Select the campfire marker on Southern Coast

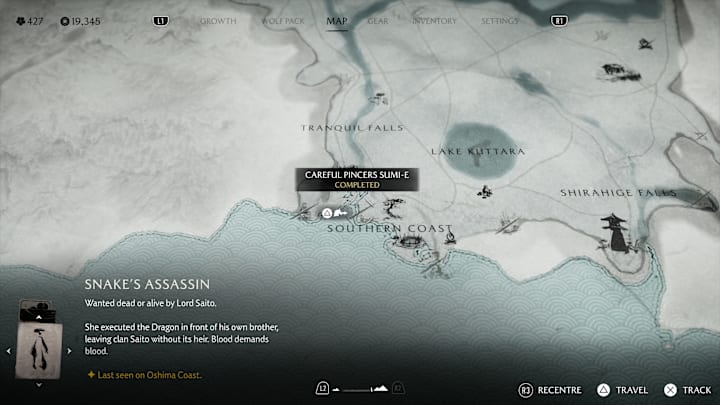coord(450,238)
